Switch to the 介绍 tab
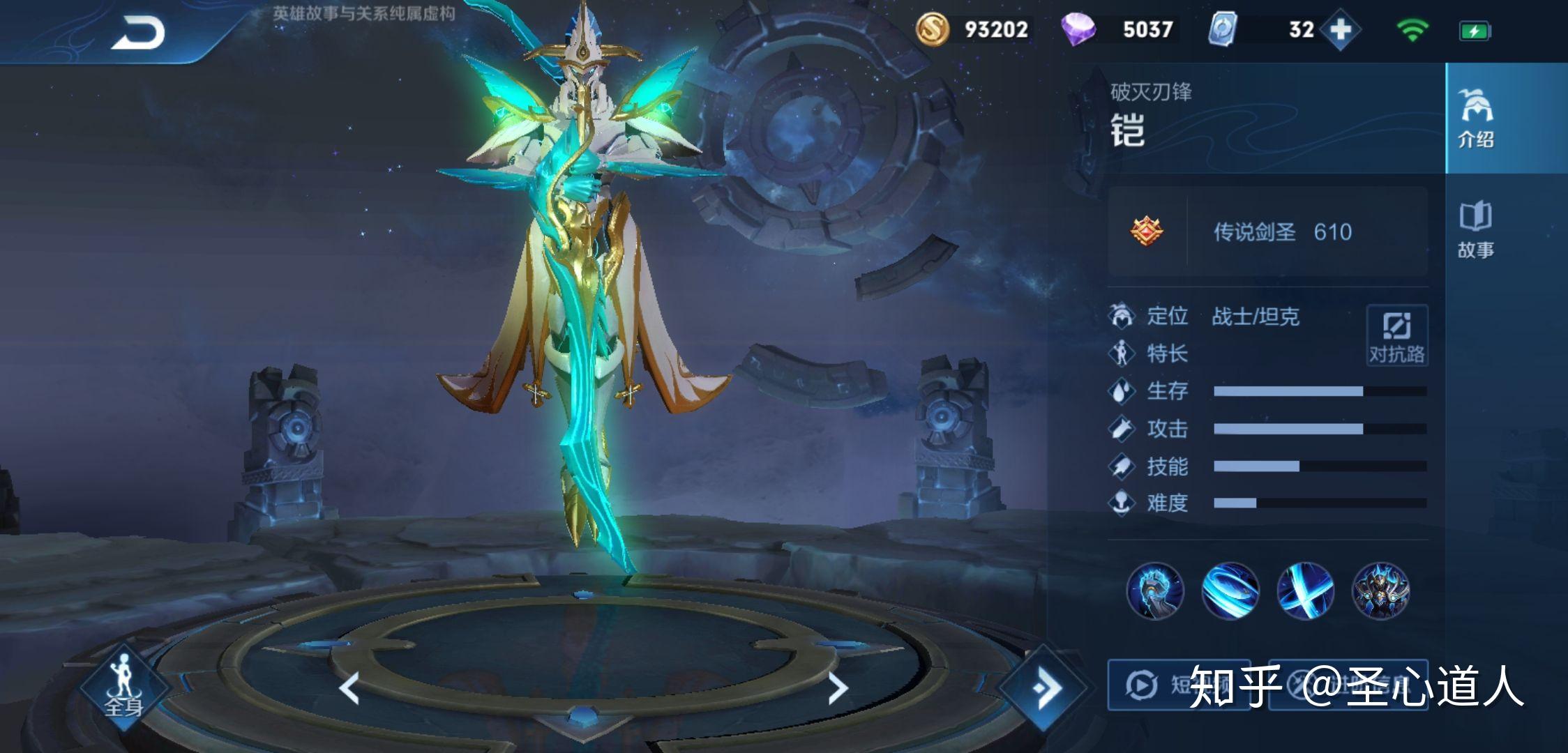This screenshot has height=753, width=1568. click(1475, 119)
